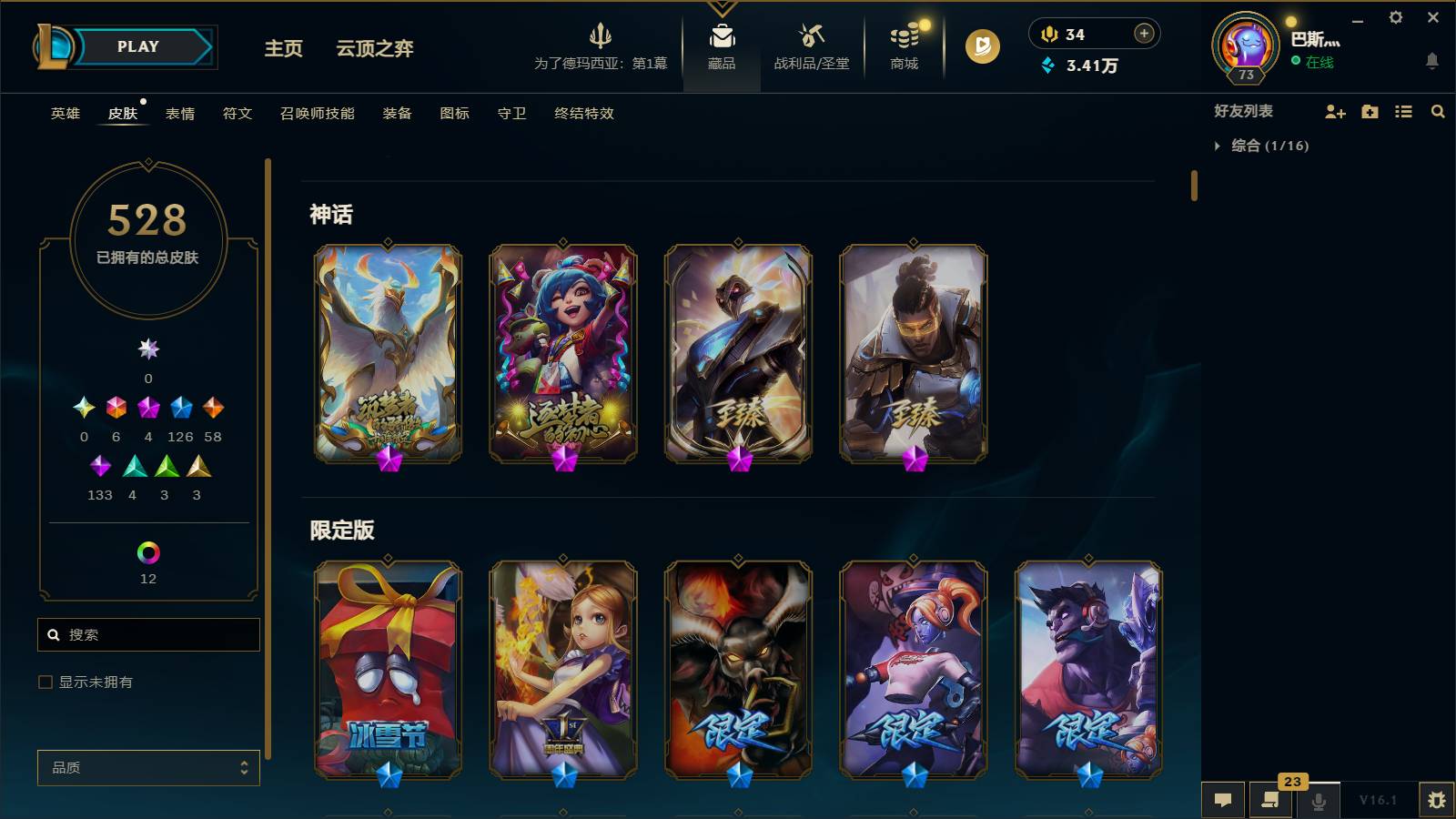Click the add friend icon
The height and width of the screenshot is (819, 1456).
pos(1334,112)
